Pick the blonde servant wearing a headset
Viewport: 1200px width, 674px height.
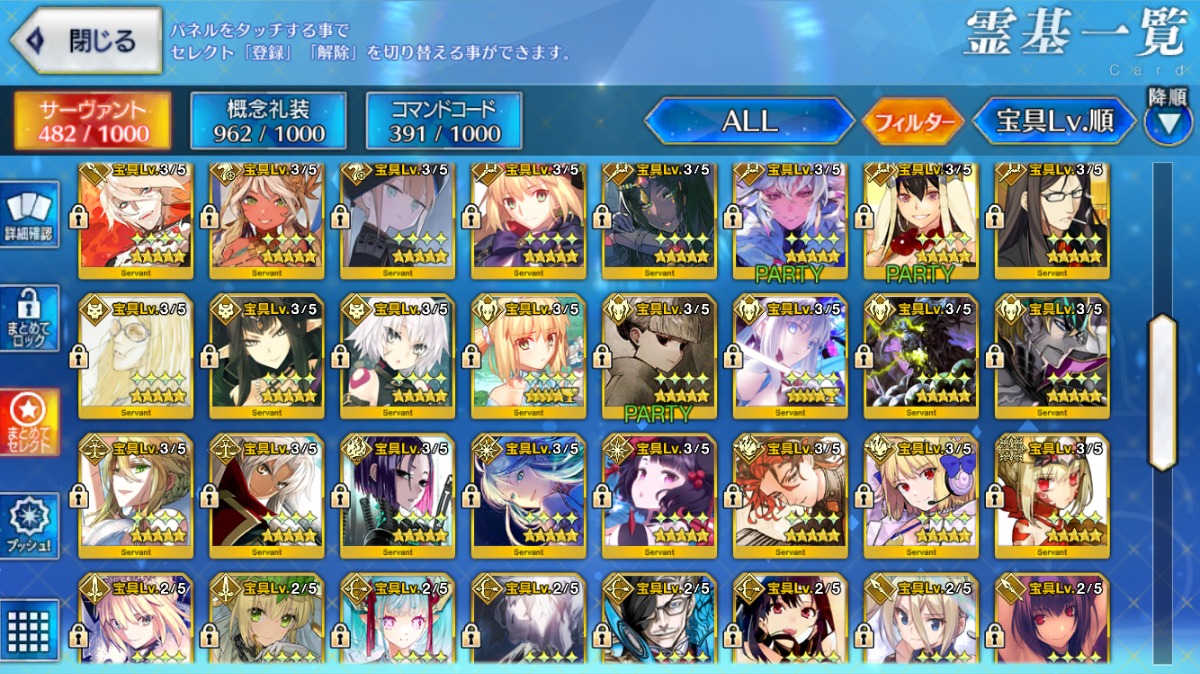click(x=921, y=495)
